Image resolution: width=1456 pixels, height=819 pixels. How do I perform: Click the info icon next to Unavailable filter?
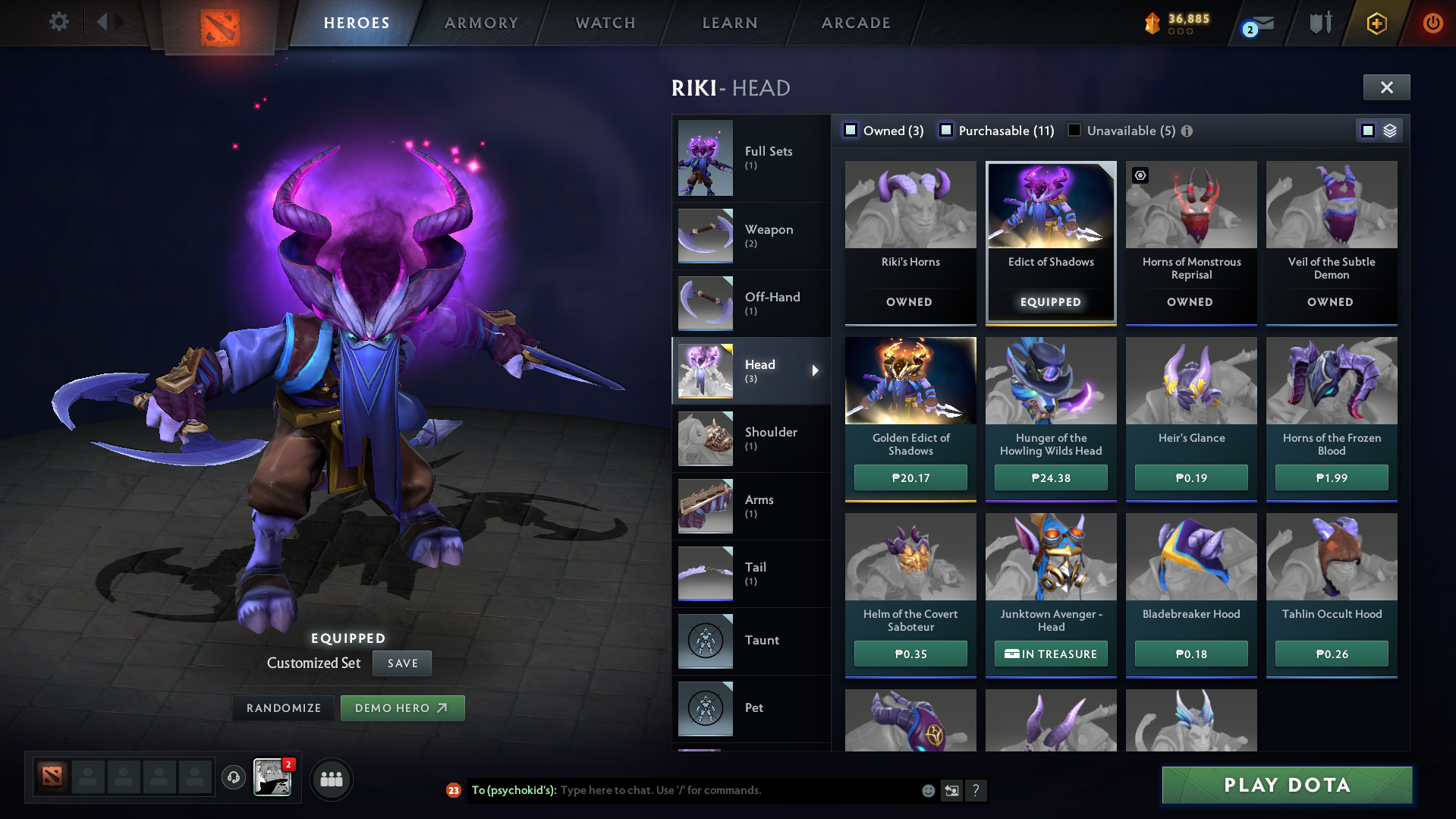click(1186, 131)
